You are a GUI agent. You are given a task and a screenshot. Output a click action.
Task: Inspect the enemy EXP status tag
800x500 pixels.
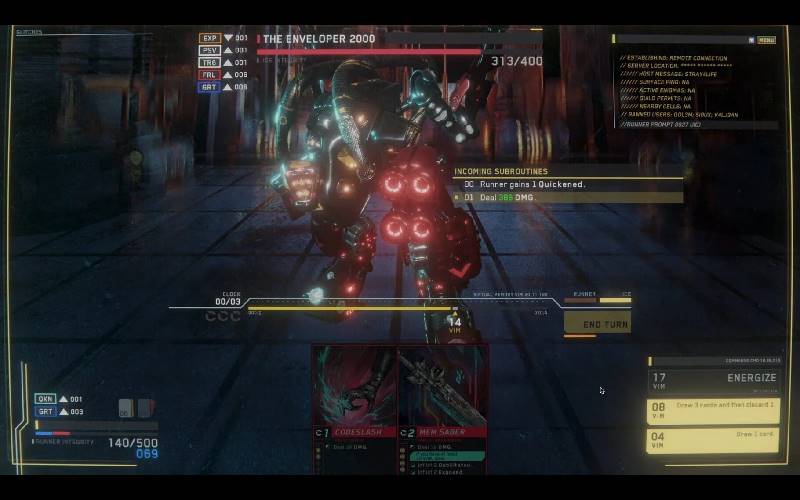coord(210,38)
